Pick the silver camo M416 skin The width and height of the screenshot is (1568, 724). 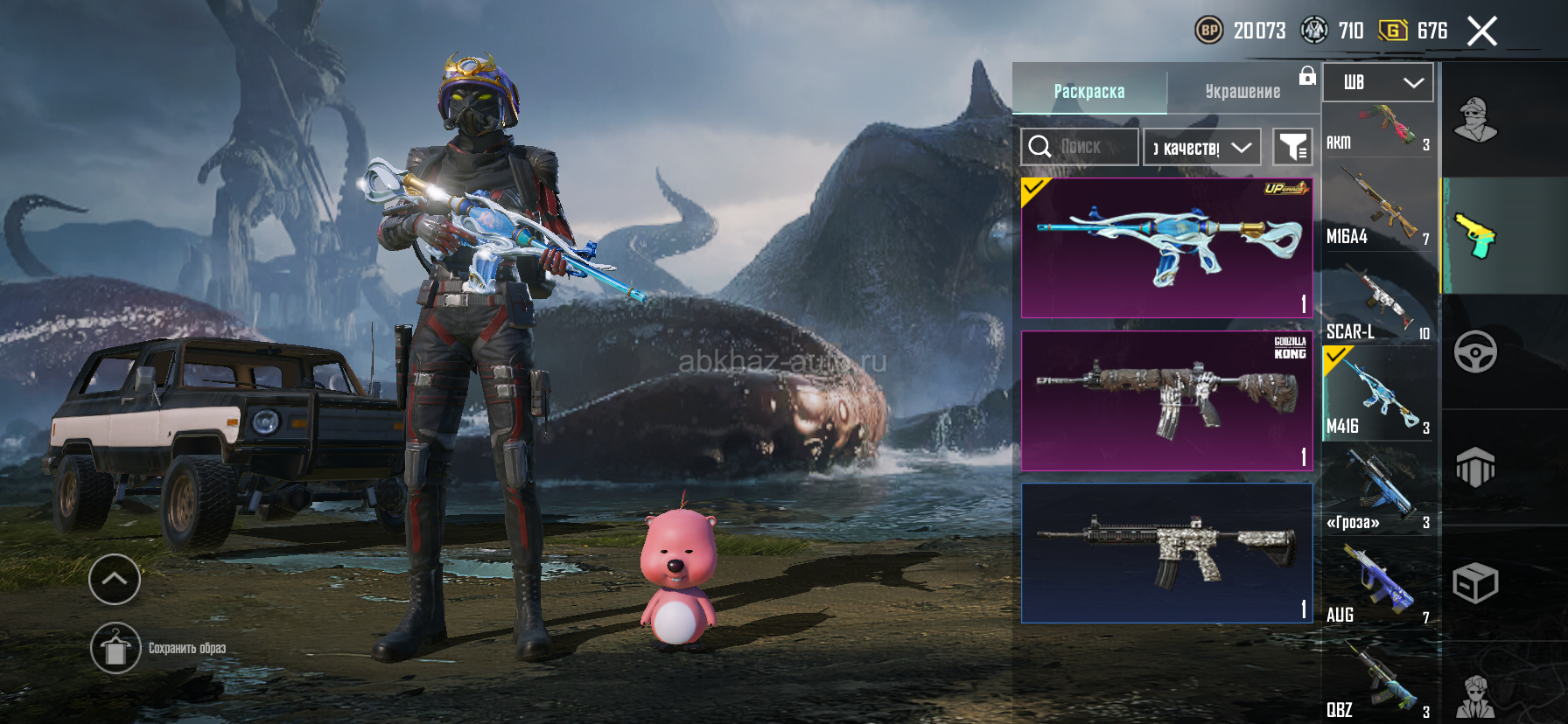(1167, 553)
